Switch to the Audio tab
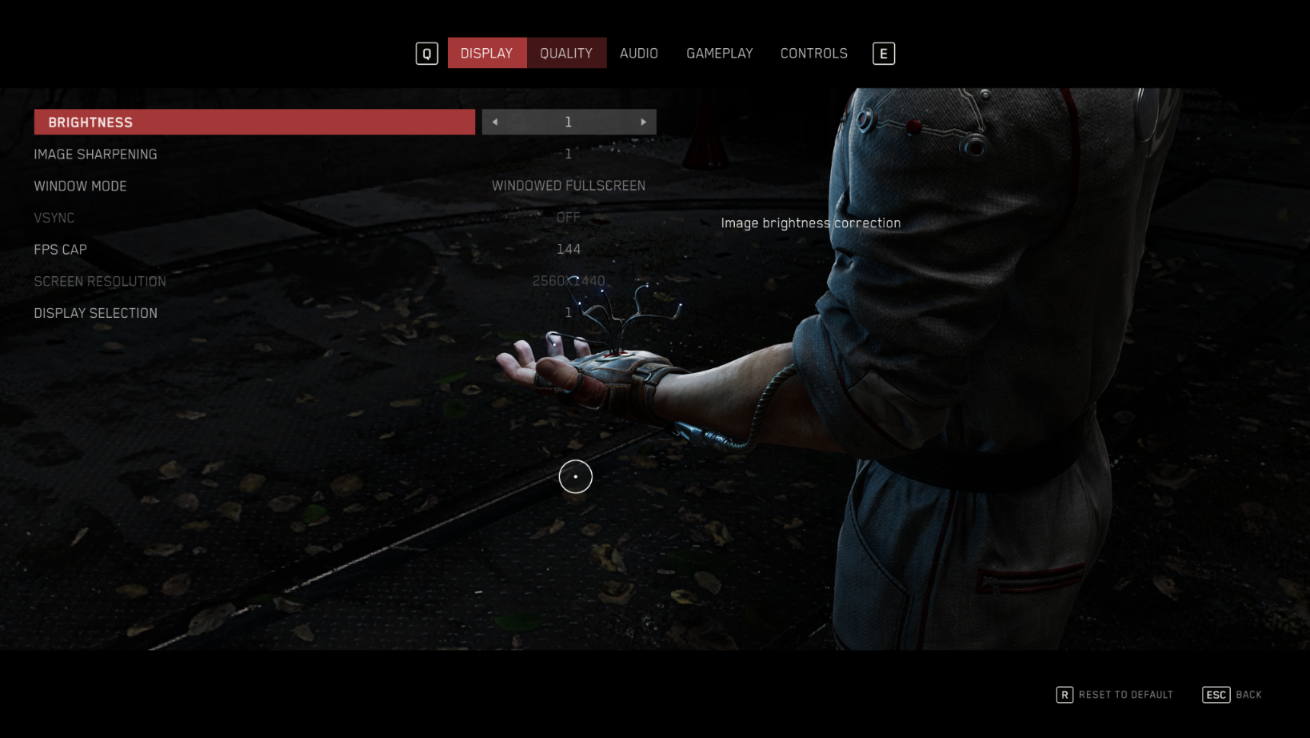Screen dimensions: 1310x738 (x=639, y=53)
